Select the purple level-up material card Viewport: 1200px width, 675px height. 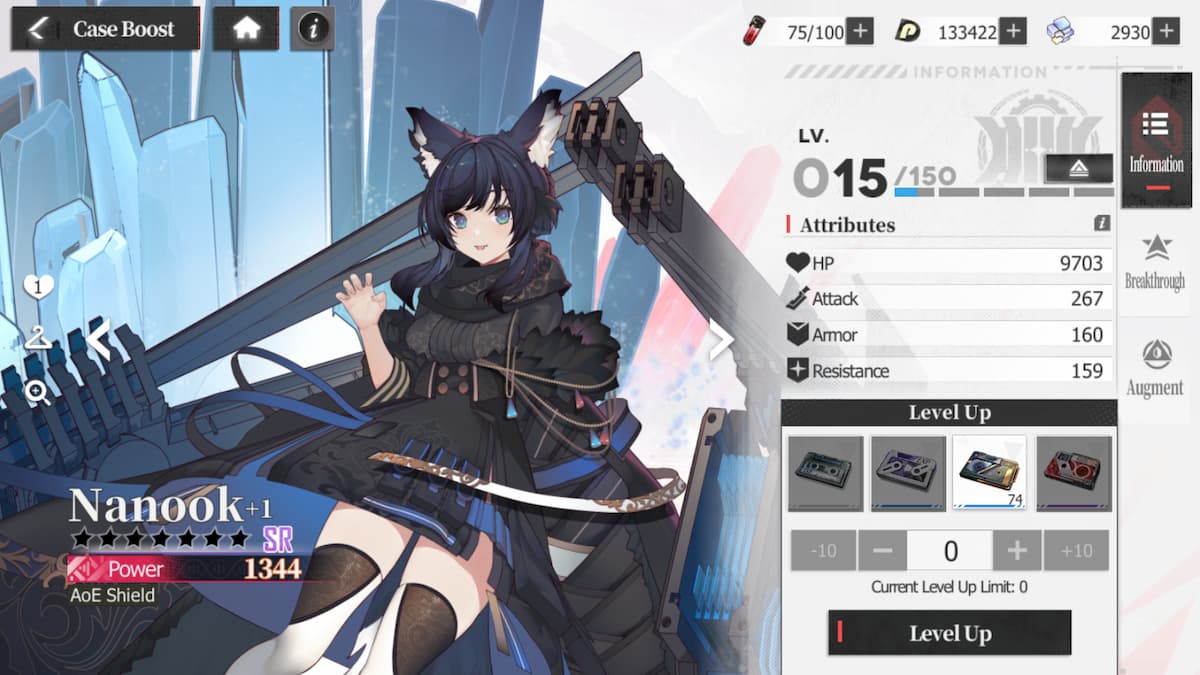click(908, 473)
